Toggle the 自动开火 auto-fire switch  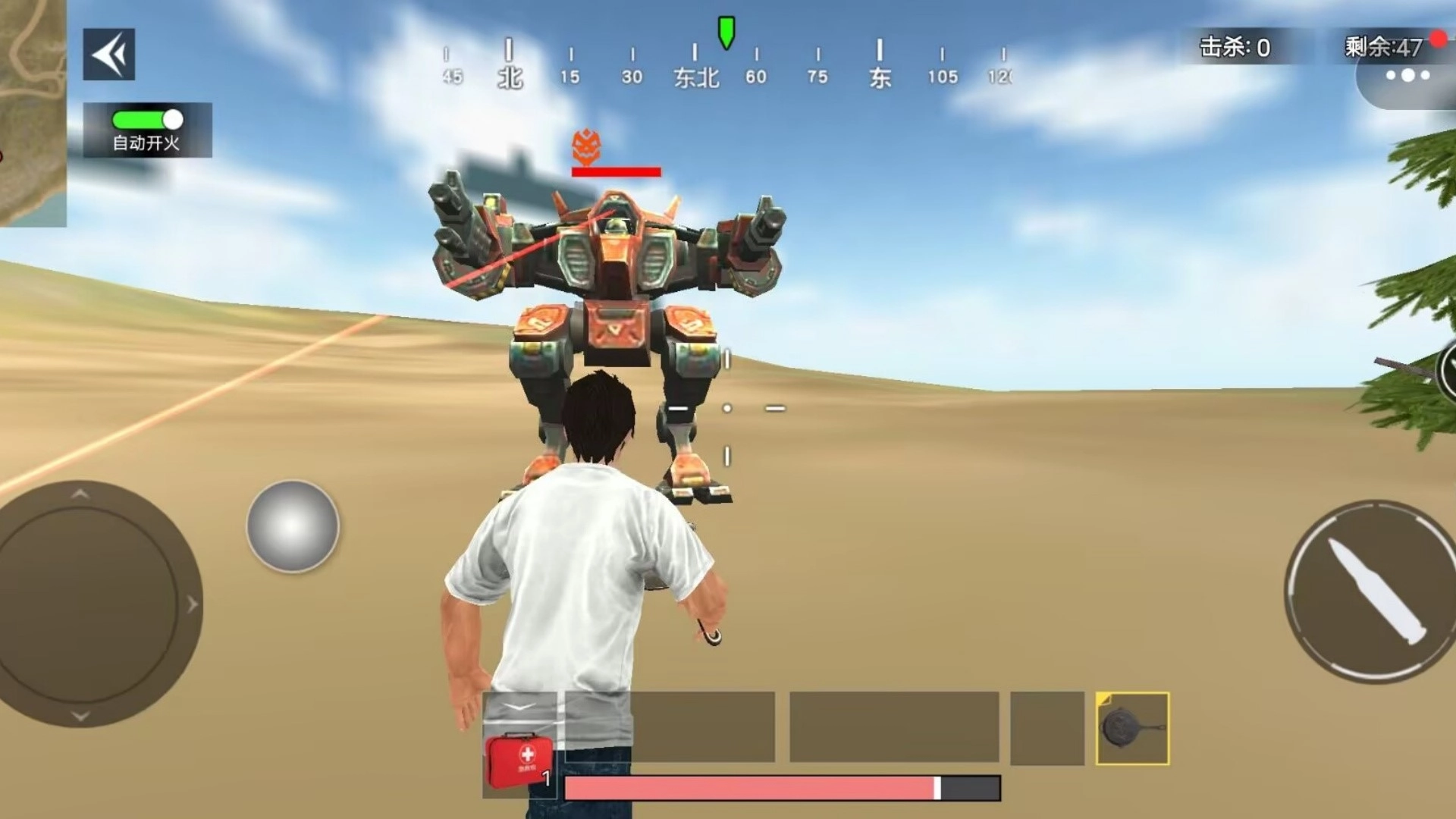point(146,119)
